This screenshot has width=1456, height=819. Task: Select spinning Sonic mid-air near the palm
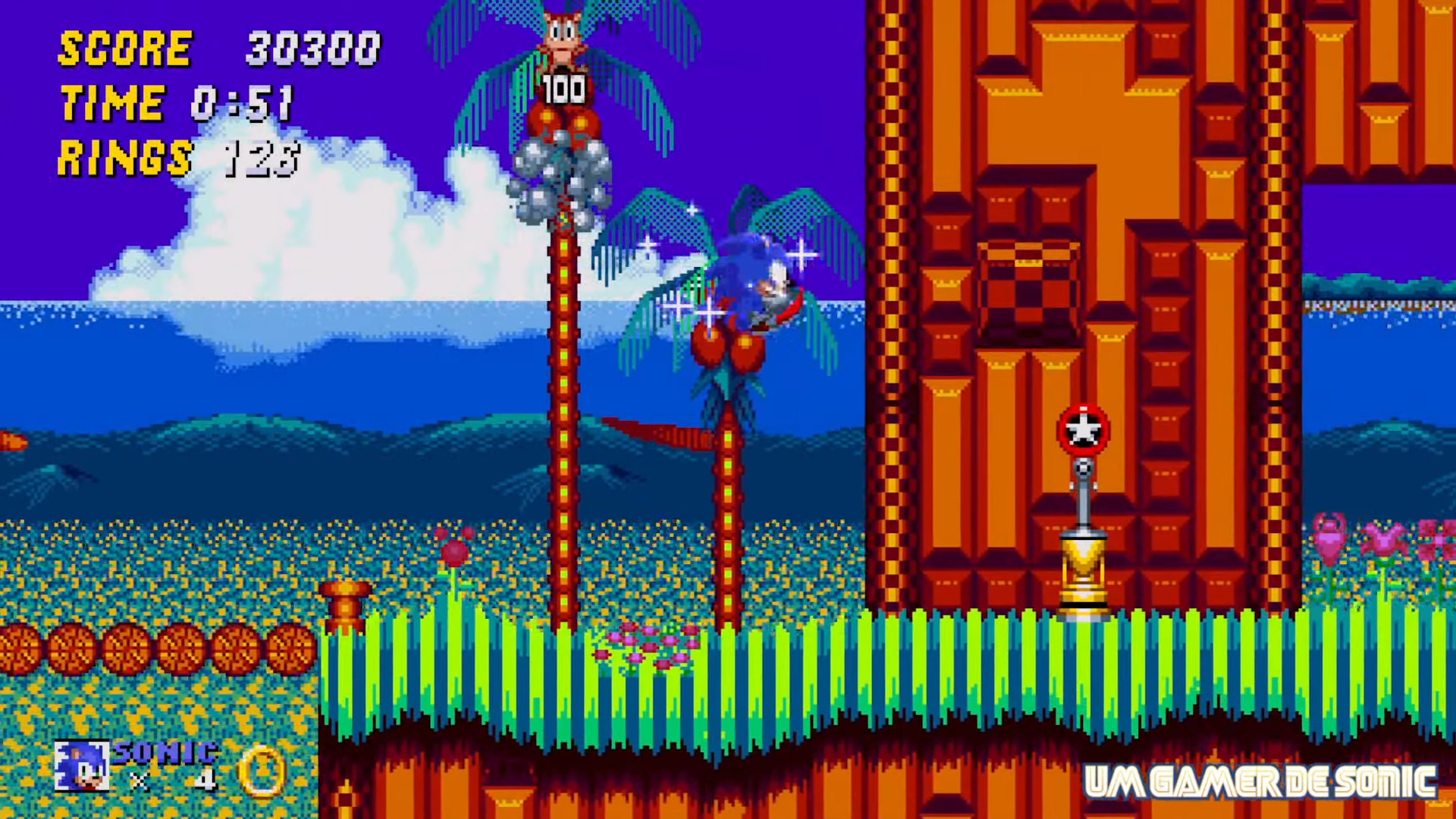pos(751,281)
